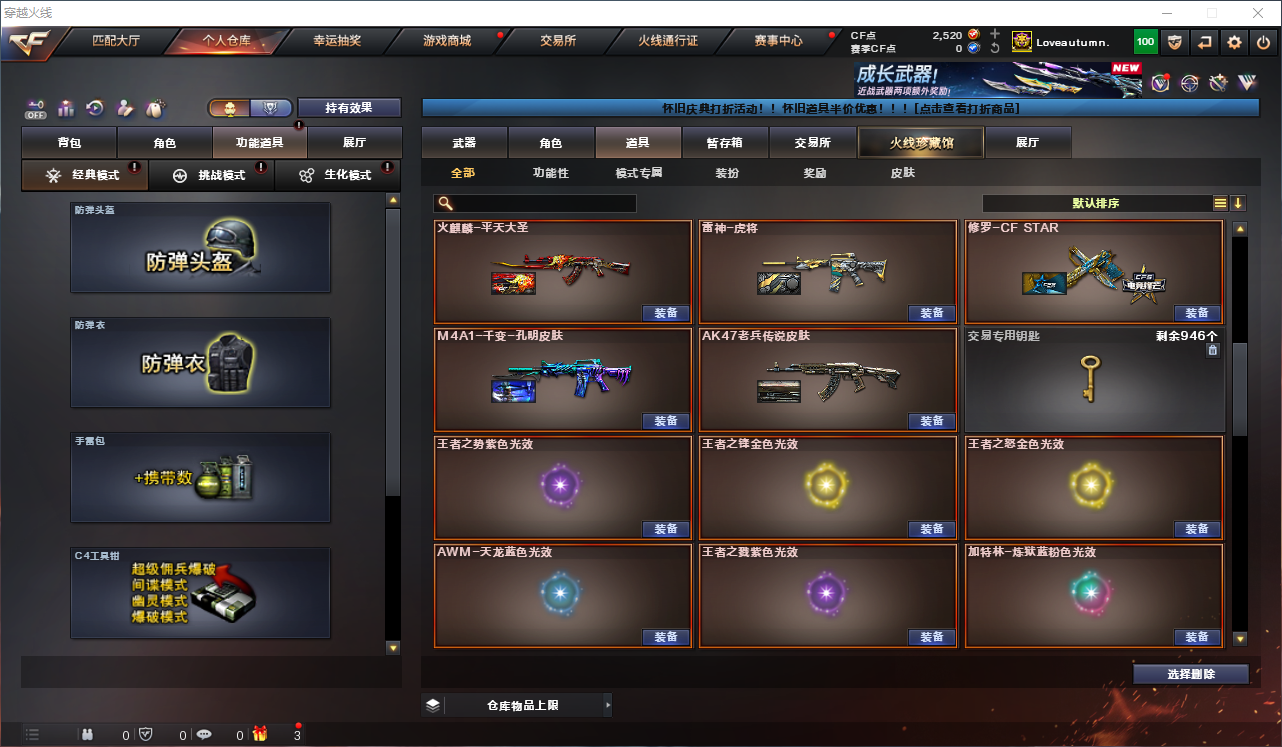Go to the 游戏商城 shop
Viewport: 1282px width, 747px height.
point(446,41)
